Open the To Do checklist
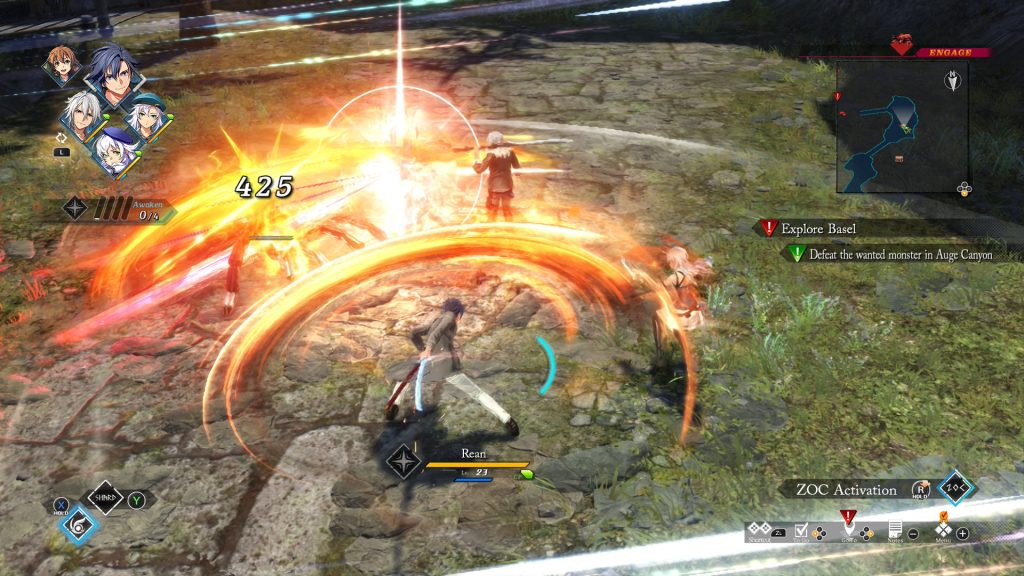Viewport: 1024px width, 576px height. (x=801, y=530)
